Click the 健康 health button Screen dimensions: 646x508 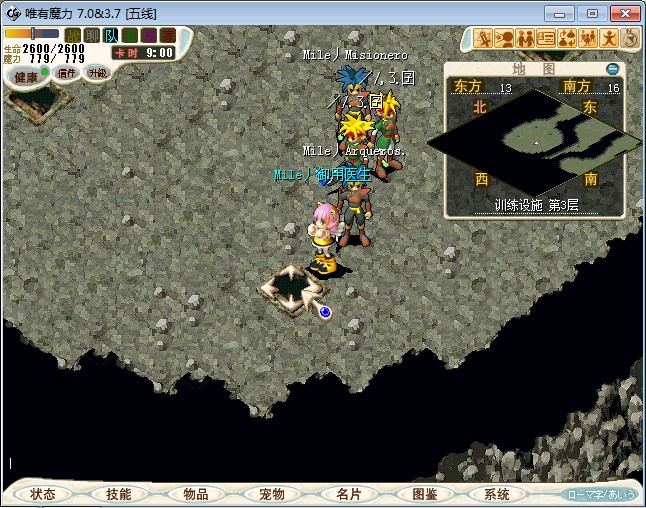click(26, 77)
